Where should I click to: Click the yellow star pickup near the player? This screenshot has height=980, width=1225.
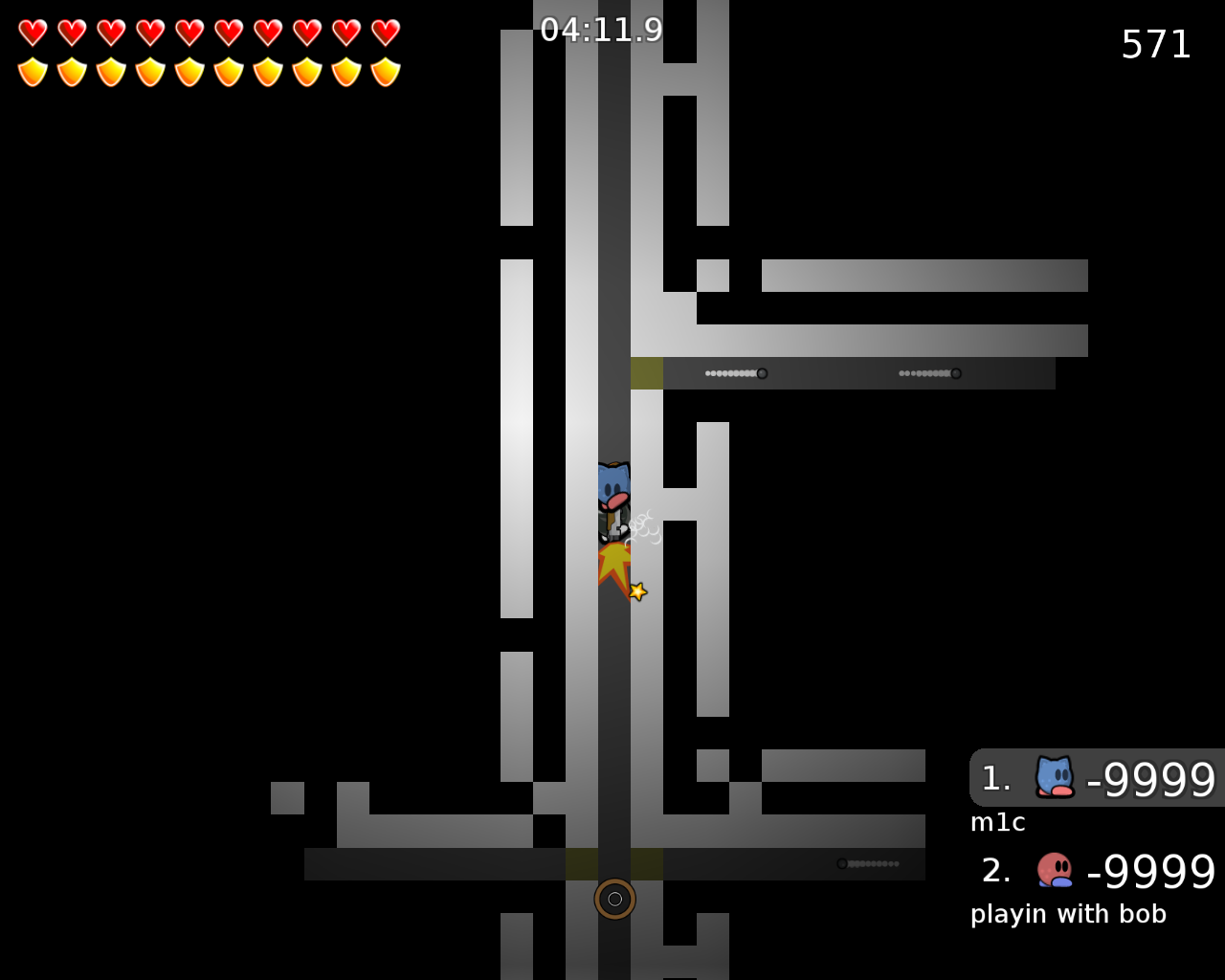tap(636, 590)
